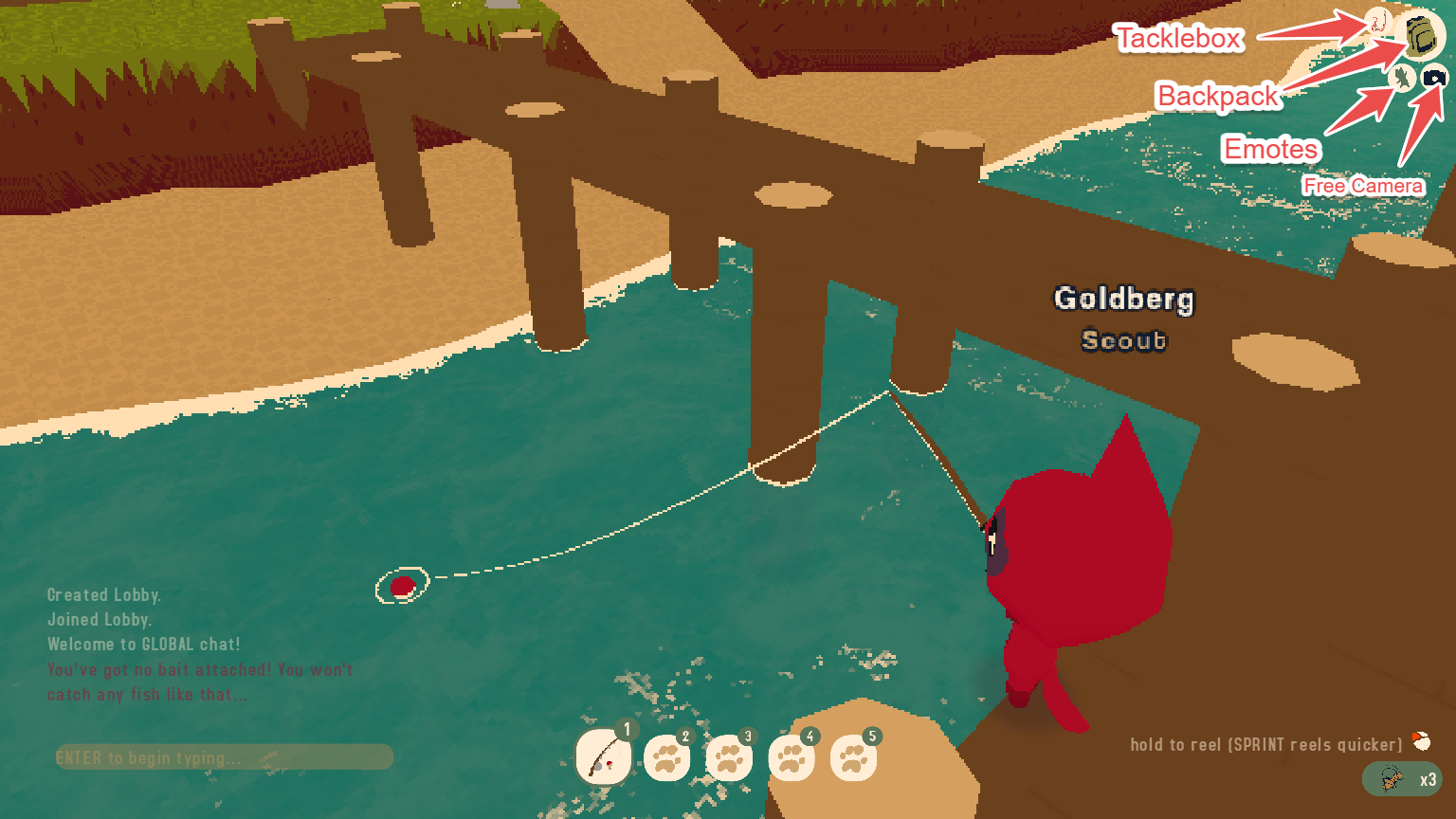Select the paw-print hotbar slot 3
1456x819 pixels.
[729, 756]
